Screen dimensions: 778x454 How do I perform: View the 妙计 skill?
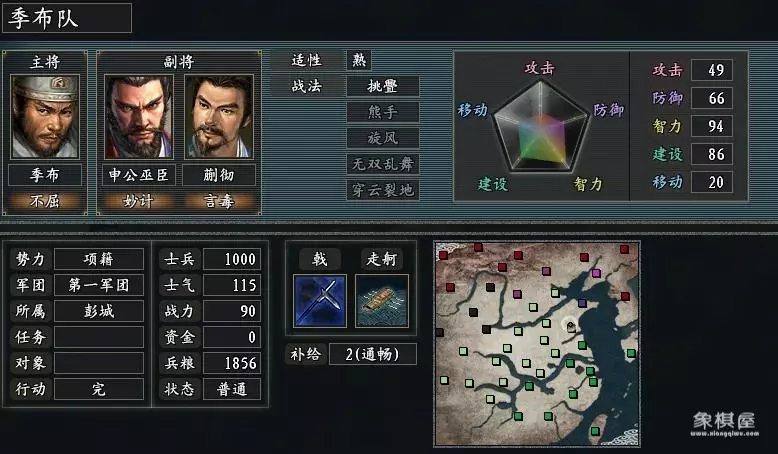tap(139, 199)
